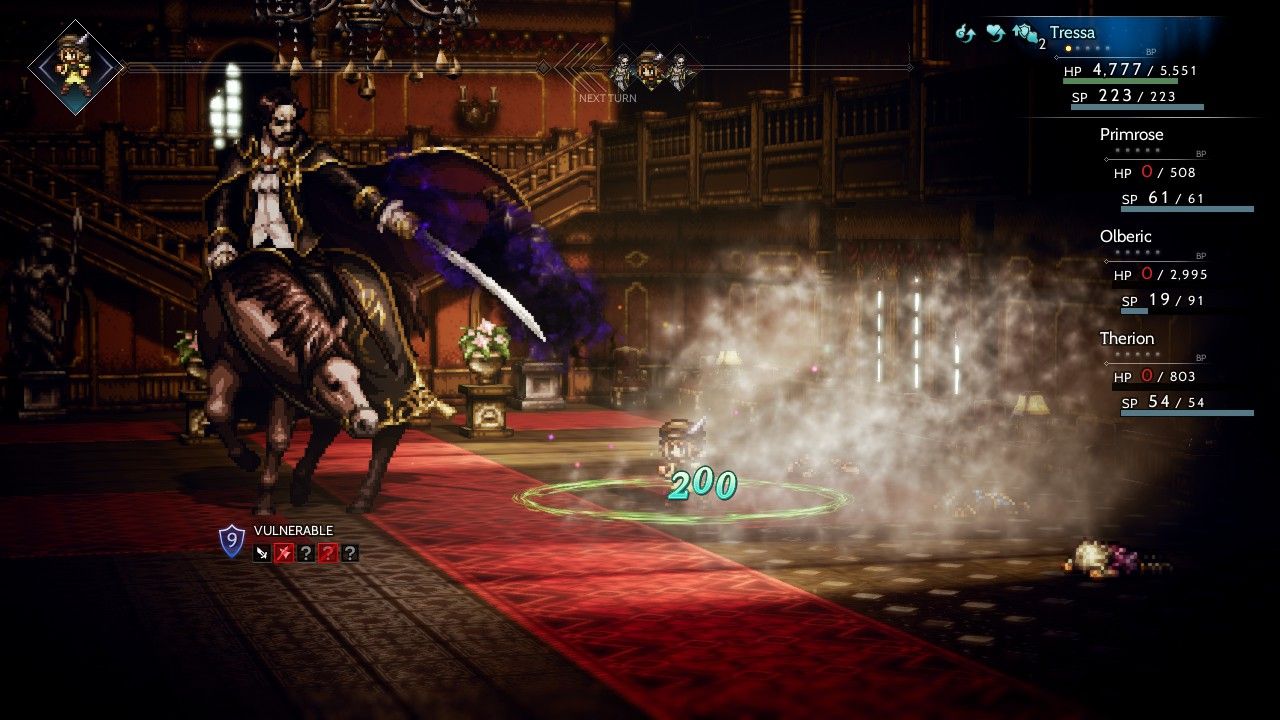Screen dimensions: 1280x720
Task: Click the red question mark weakness slot
Action: (x=327, y=552)
